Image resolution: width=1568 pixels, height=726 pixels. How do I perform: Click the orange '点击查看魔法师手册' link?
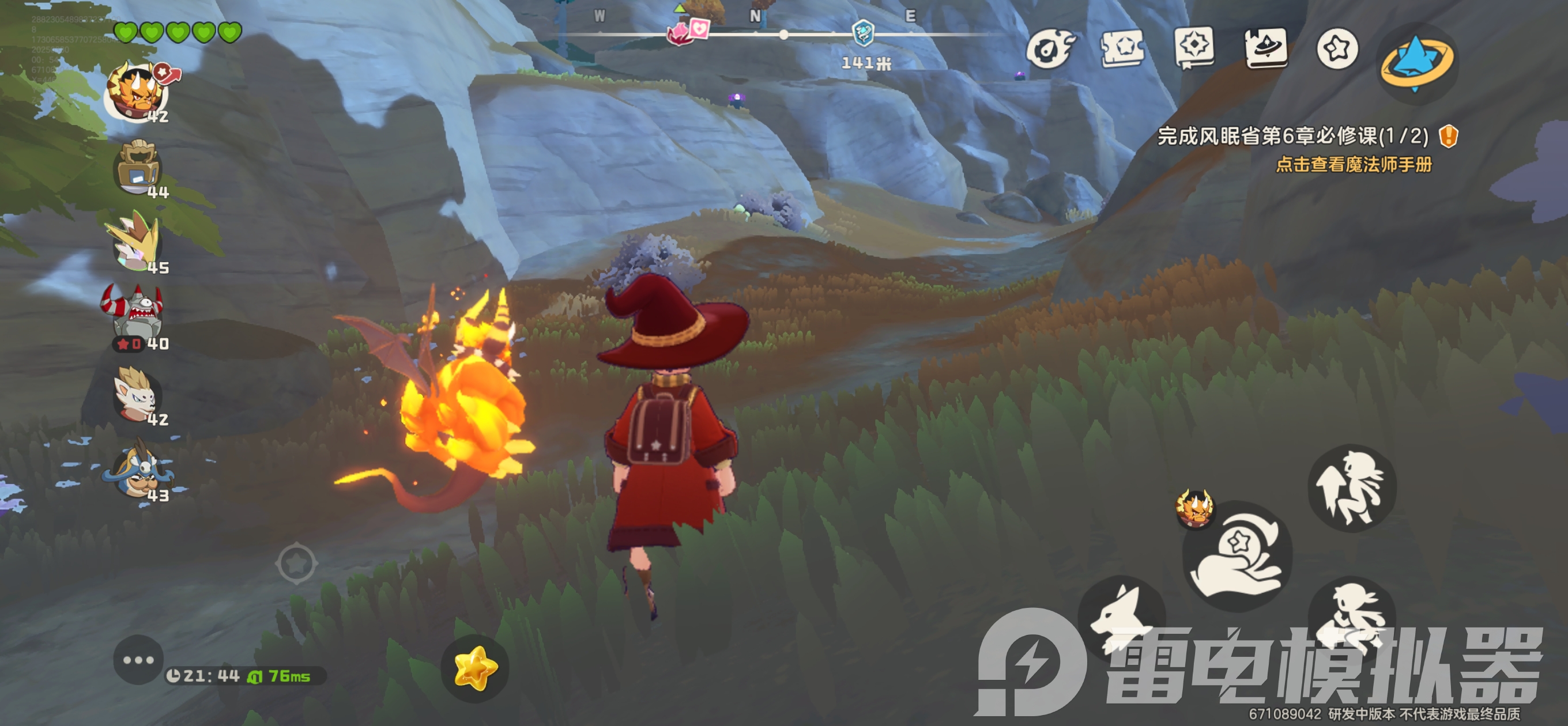1353,165
